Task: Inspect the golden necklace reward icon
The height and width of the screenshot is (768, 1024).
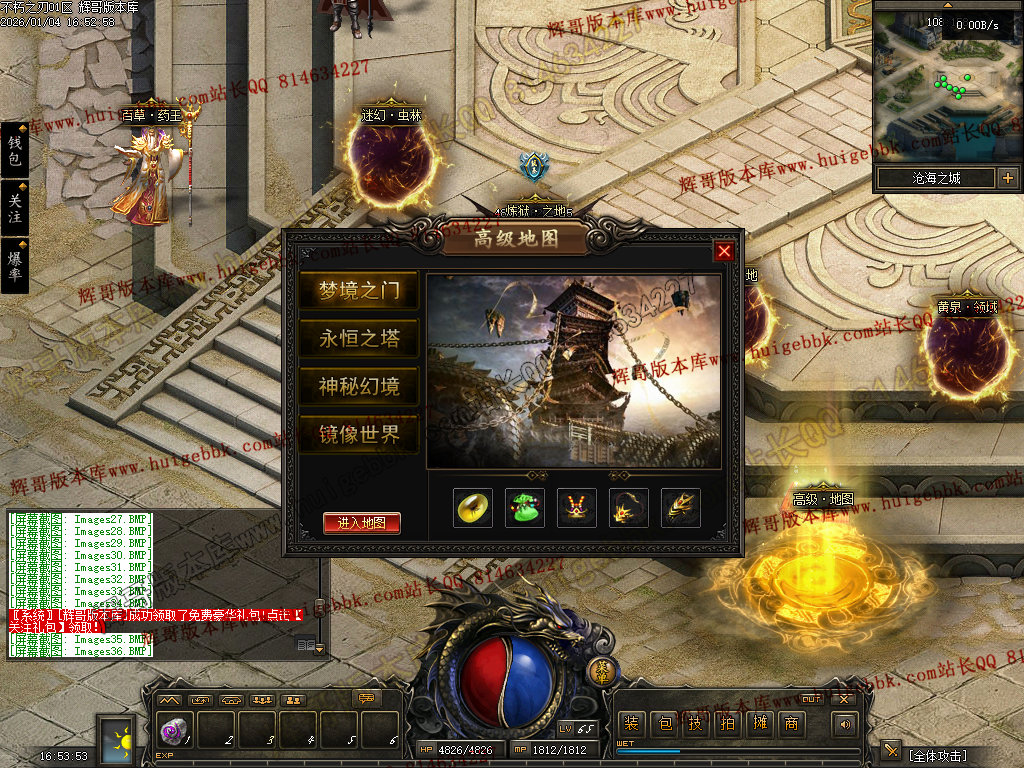Action: [576, 508]
